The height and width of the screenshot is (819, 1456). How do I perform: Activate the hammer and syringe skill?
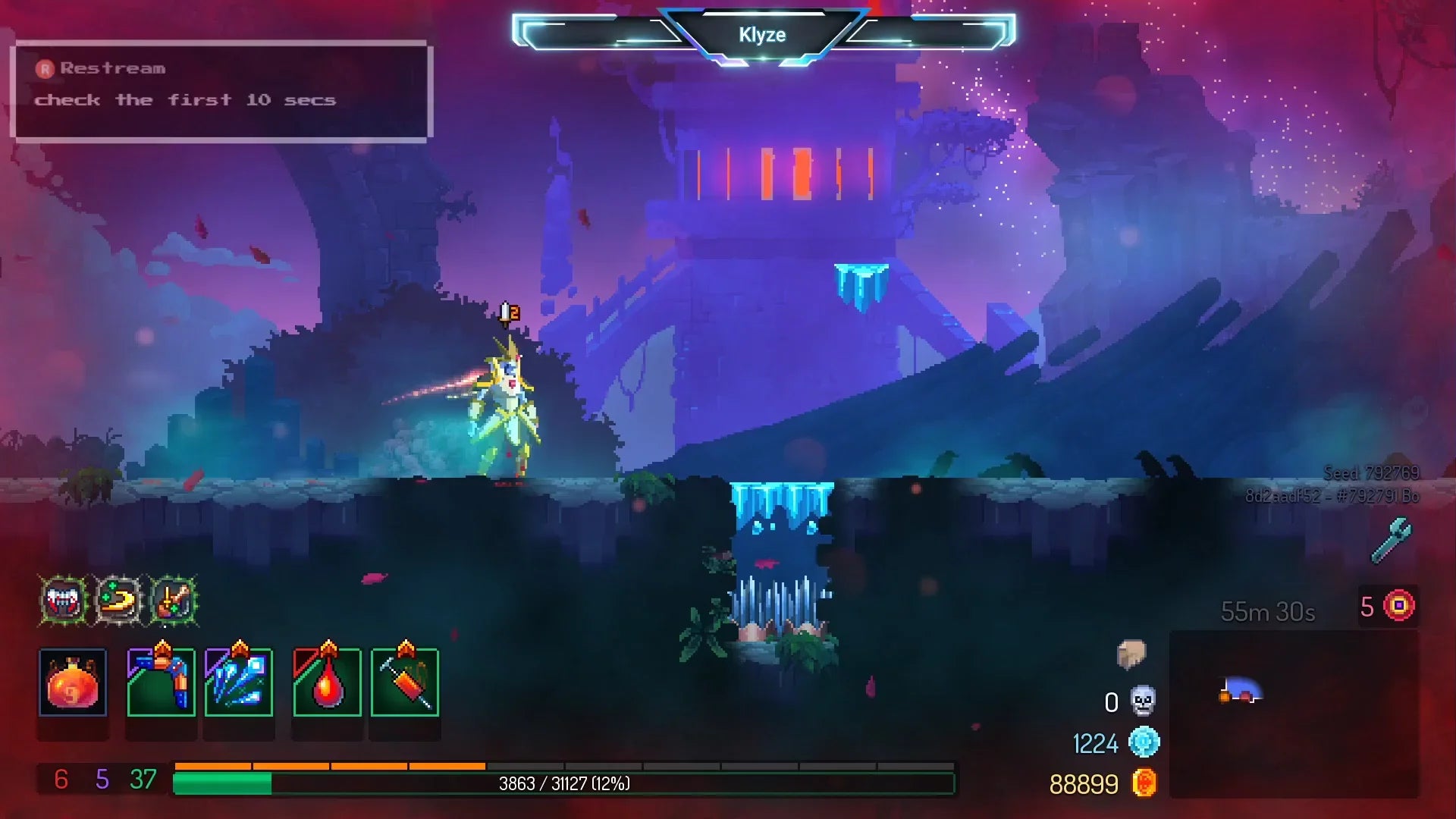(405, 682)
